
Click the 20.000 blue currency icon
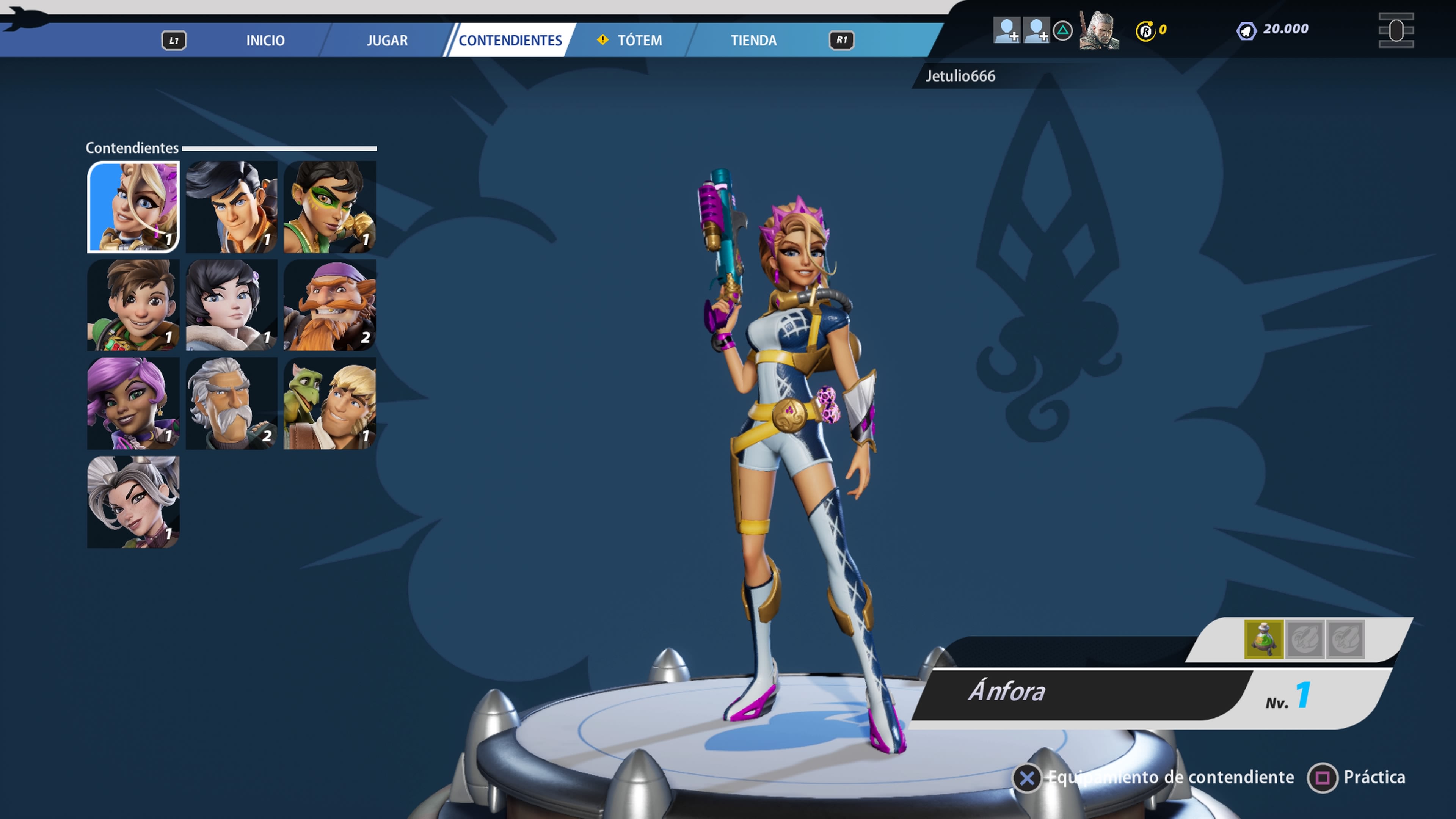tap(1246, 30)
